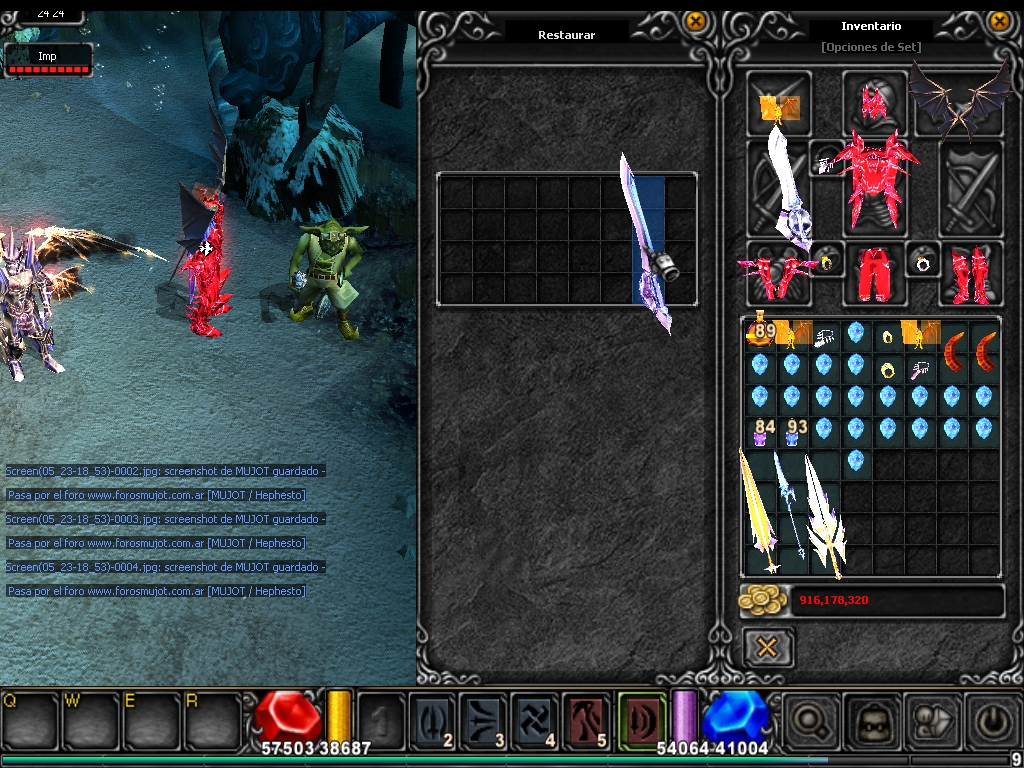The height and width of the screenshot is (768, 1024).
Task: Click the square X button below the zen amount
Action: (767, 647)
